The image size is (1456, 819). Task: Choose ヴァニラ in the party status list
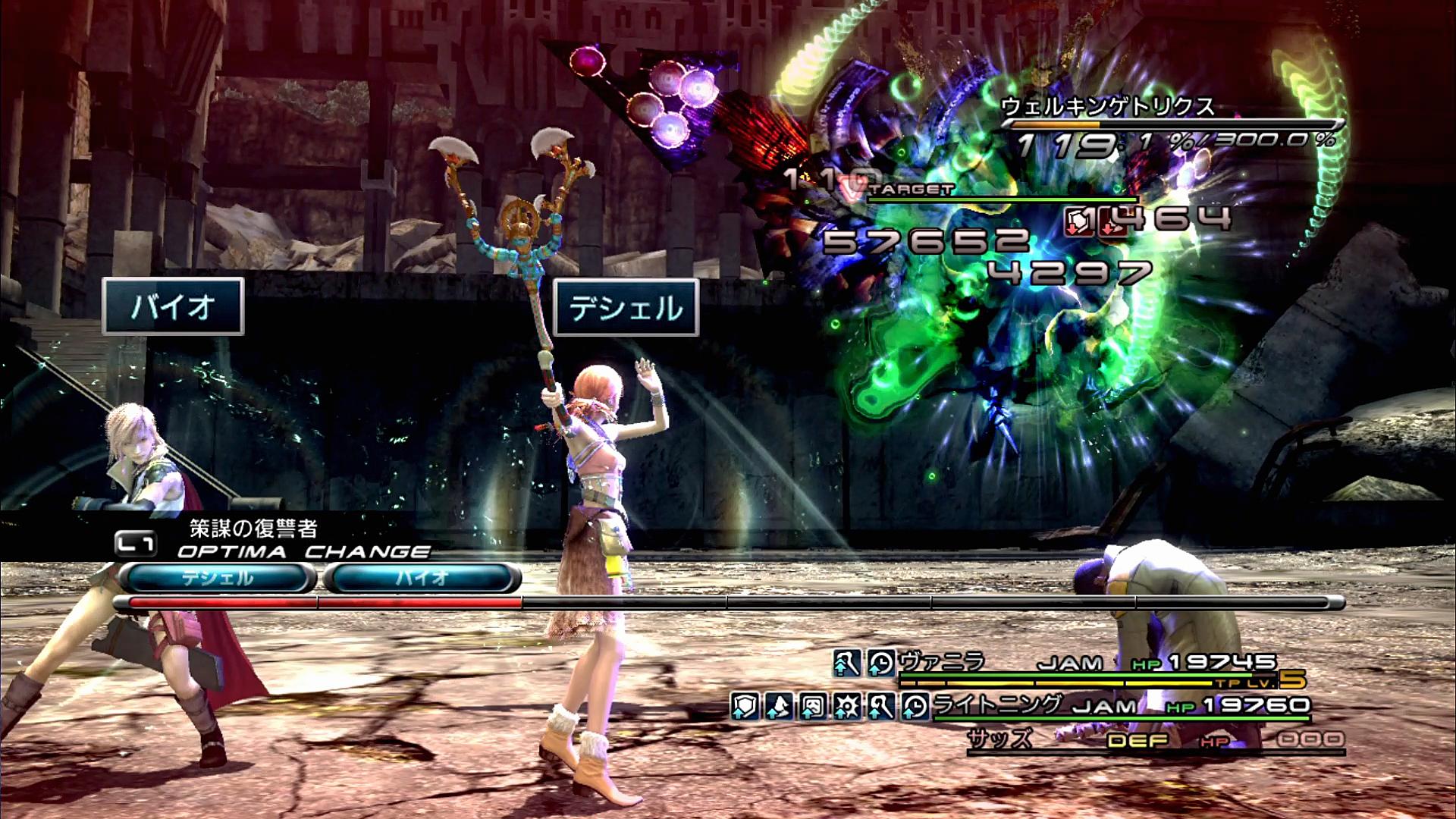pyautogui.click(x=942, y=663)
